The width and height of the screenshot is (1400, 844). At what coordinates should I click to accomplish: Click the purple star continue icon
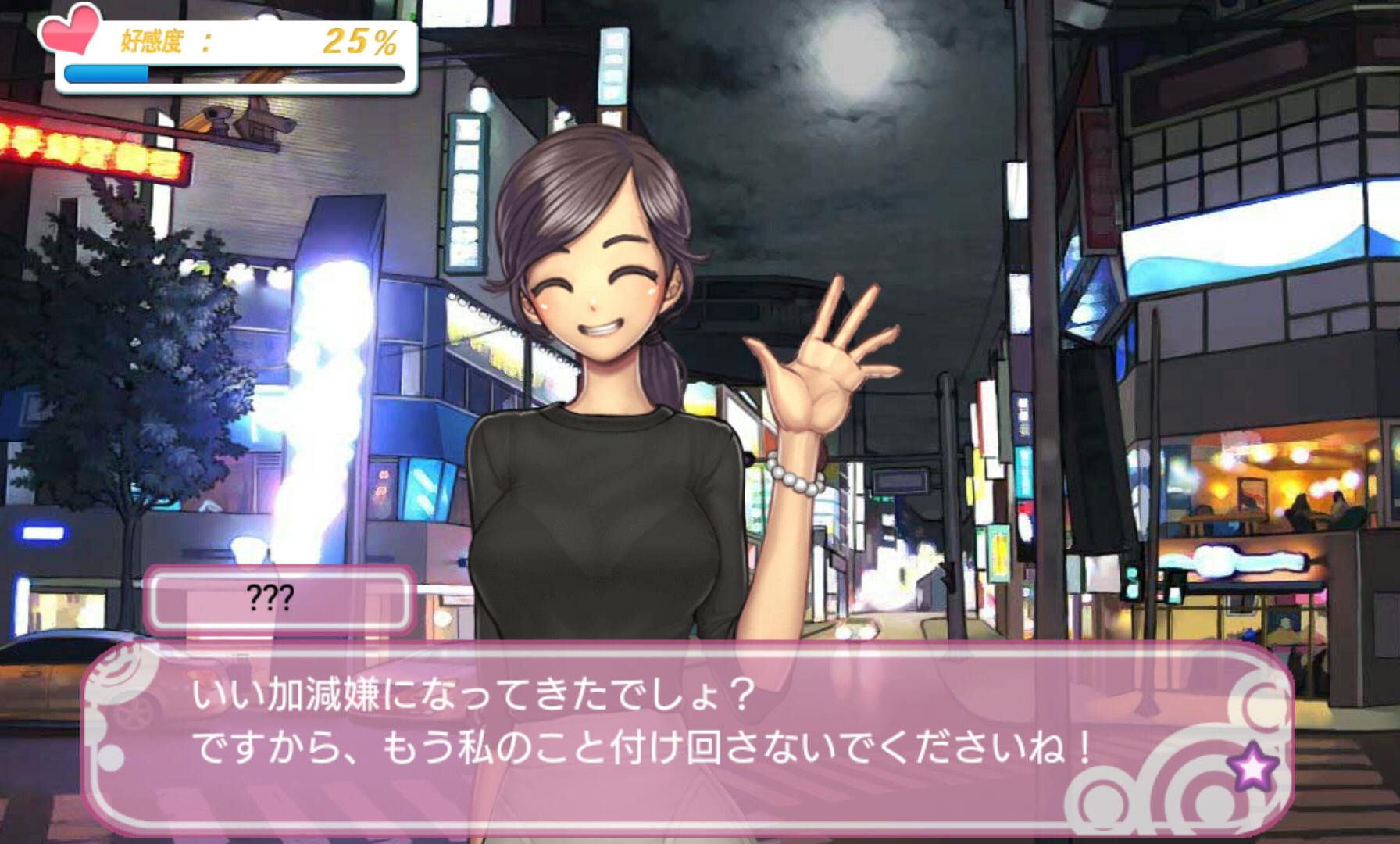tap(1252, 766)
